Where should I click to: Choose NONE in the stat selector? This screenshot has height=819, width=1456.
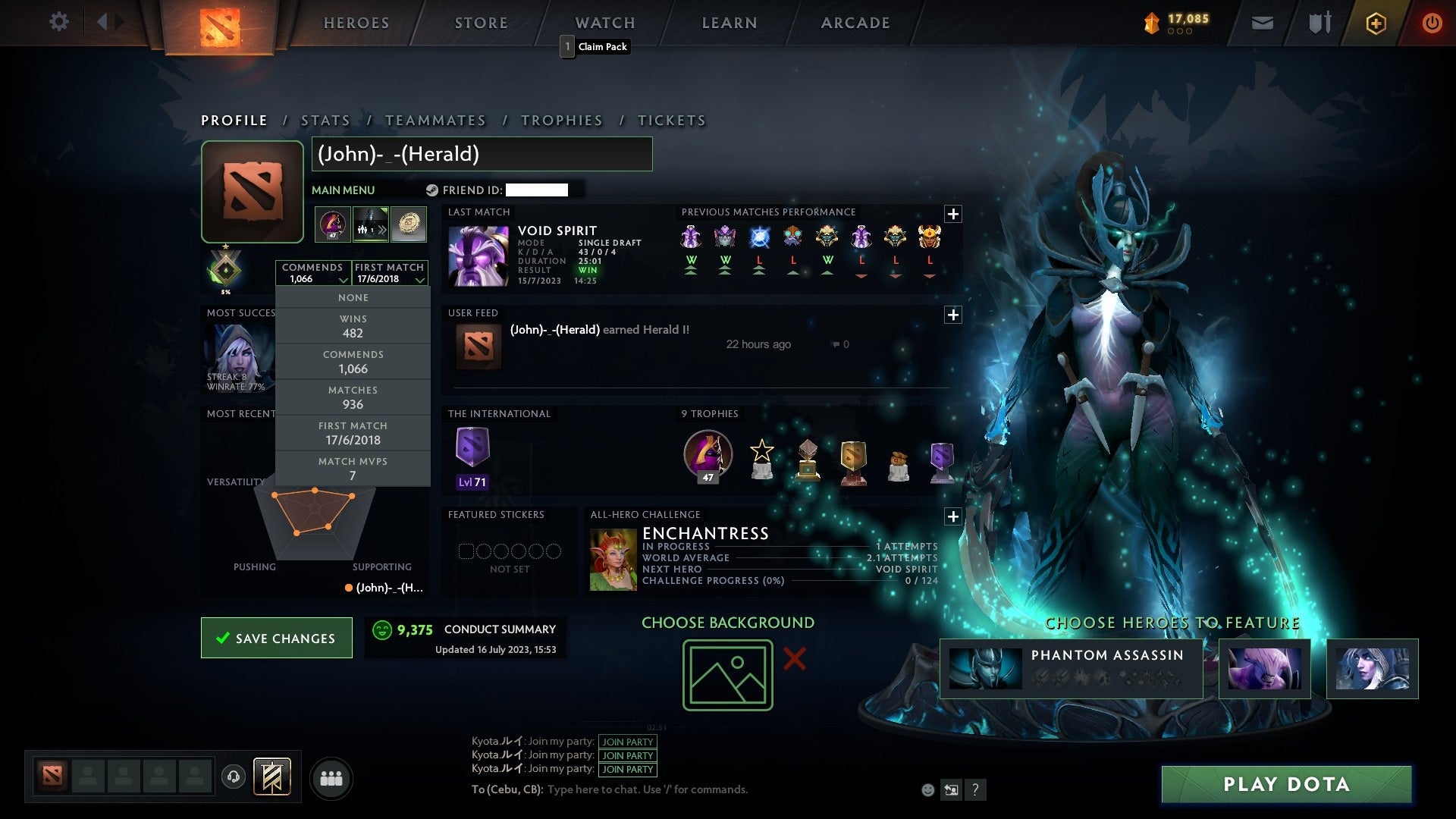coord(352,297)
